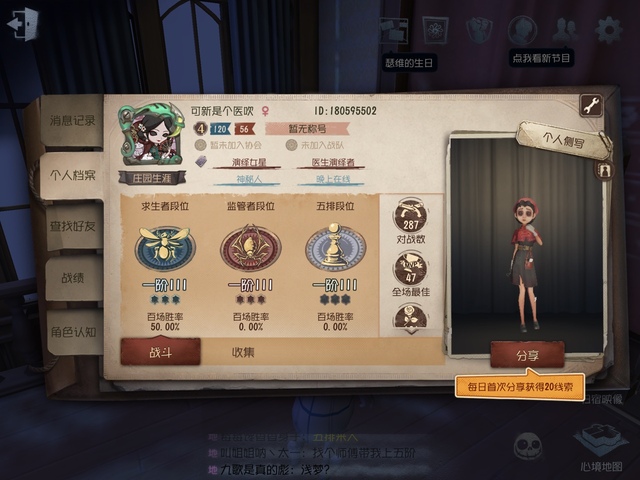Open the friends silhouette icon

[565, 30]
